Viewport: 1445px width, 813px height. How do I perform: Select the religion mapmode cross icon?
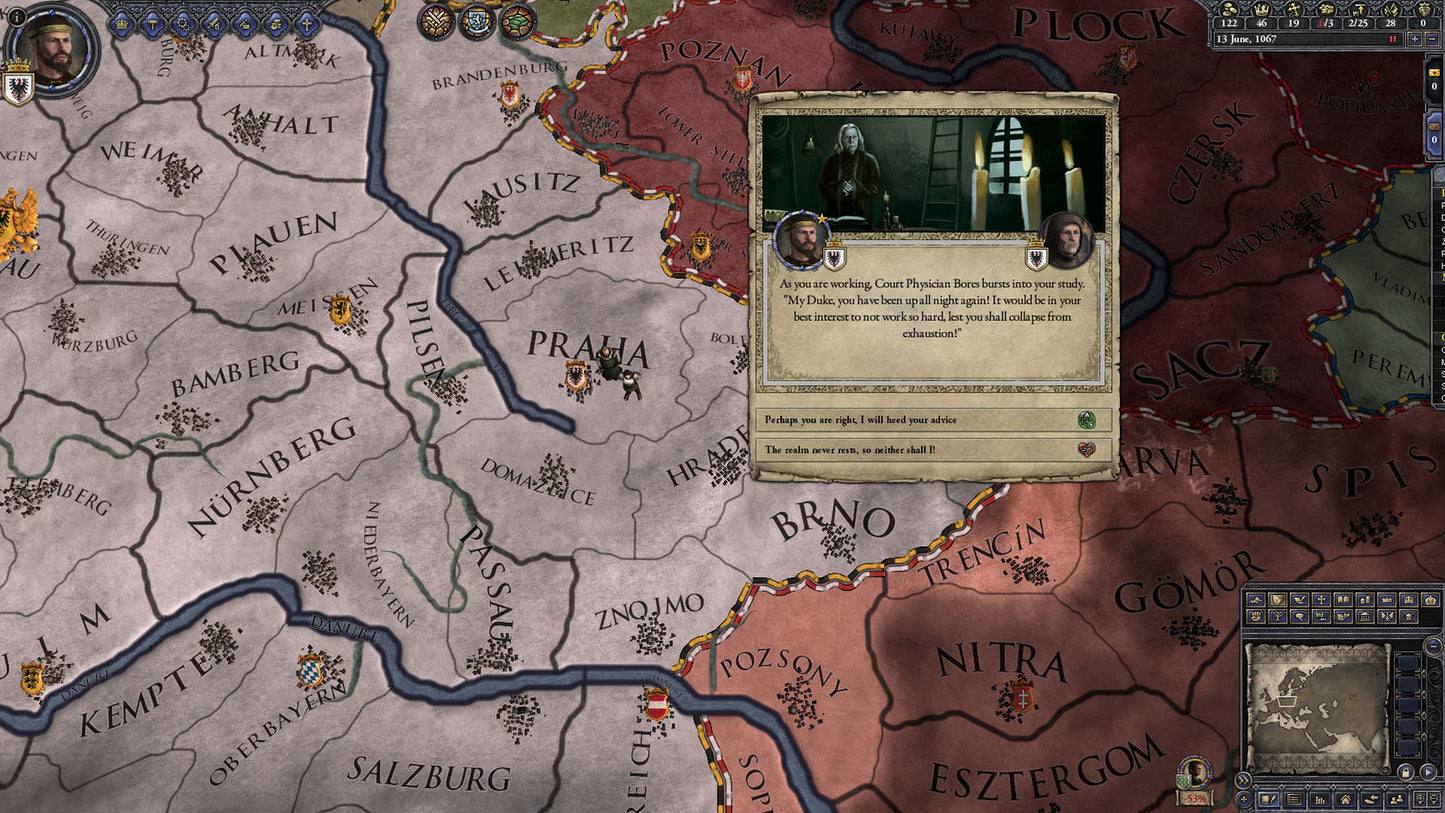[x=1322, y=600]
